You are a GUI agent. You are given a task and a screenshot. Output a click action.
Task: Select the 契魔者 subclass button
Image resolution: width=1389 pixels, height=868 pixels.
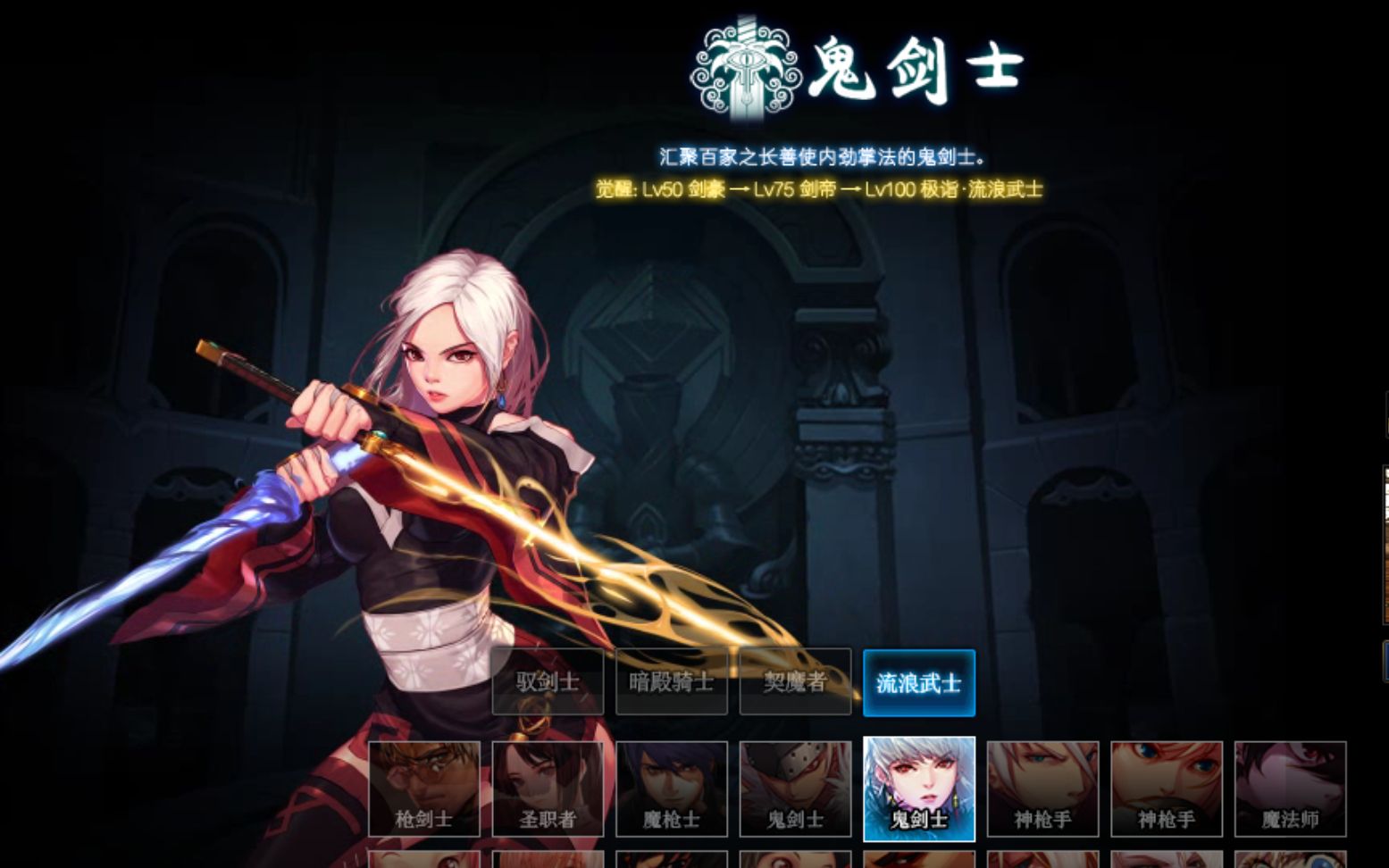[795, 681]
